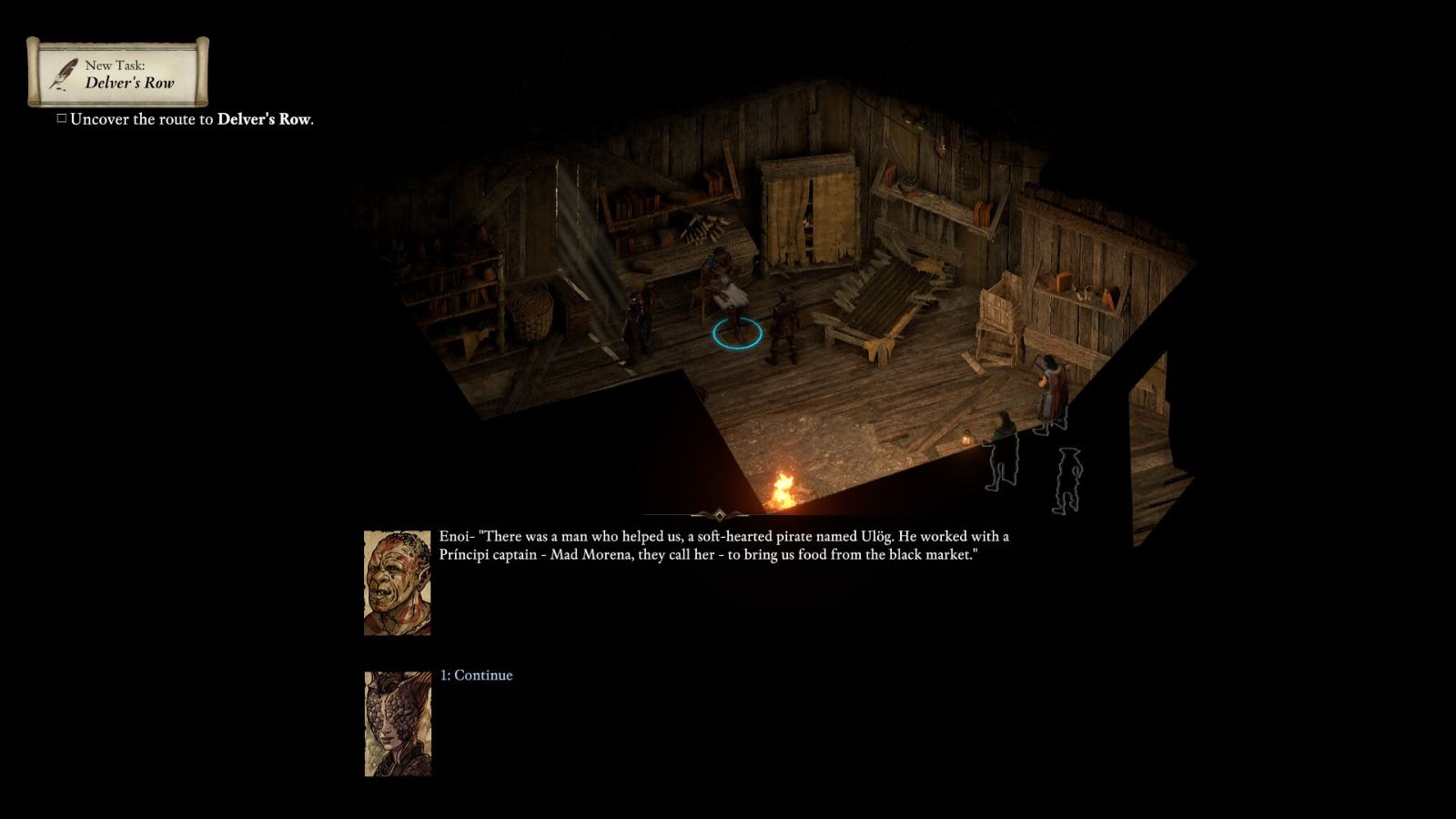1456x819 pixels.
Task: Click Enoi's portrait beside the dialogue text
Action: [398, 580]
